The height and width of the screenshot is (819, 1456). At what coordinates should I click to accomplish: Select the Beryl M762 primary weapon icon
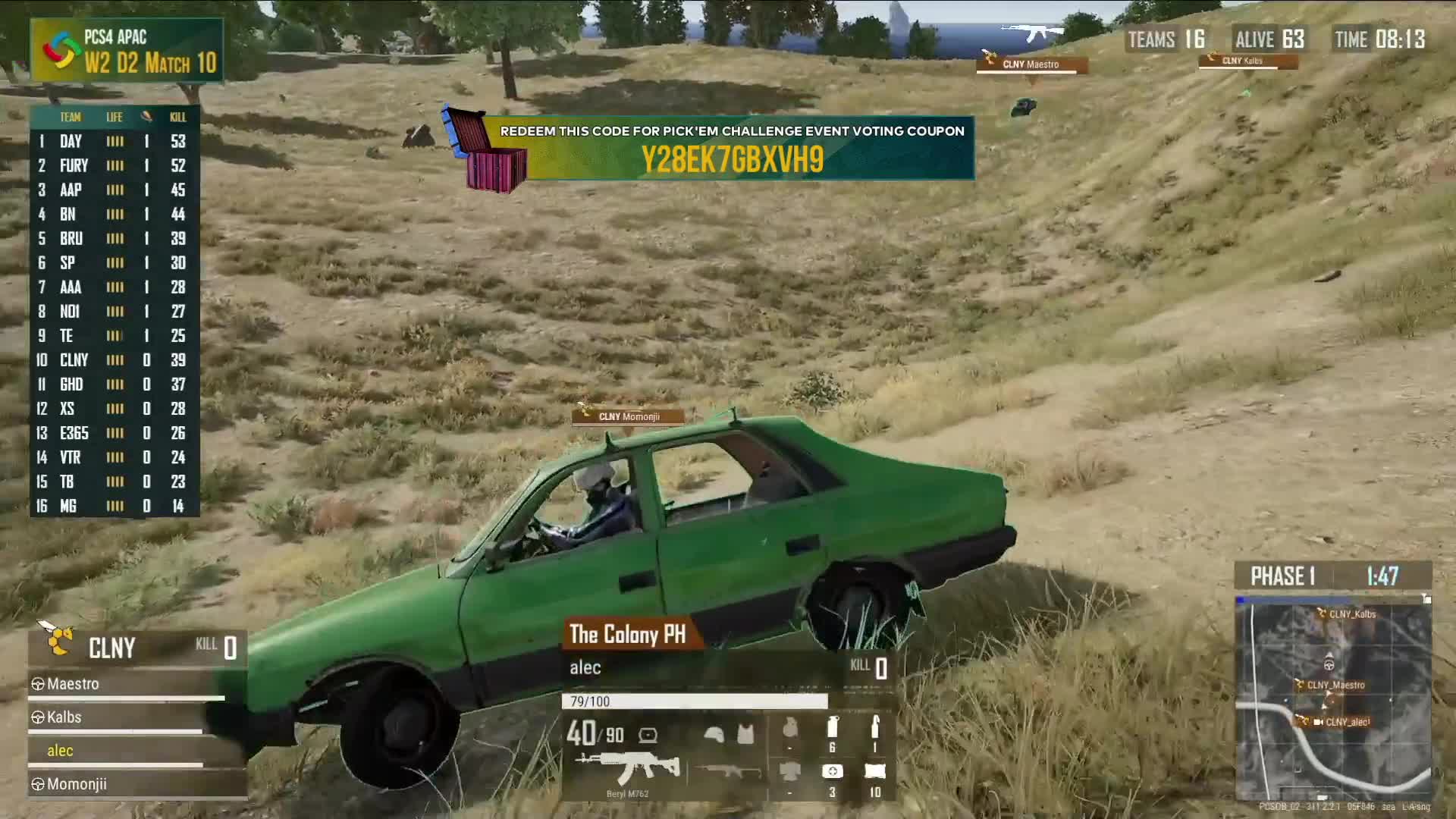[x=626, y=769]
